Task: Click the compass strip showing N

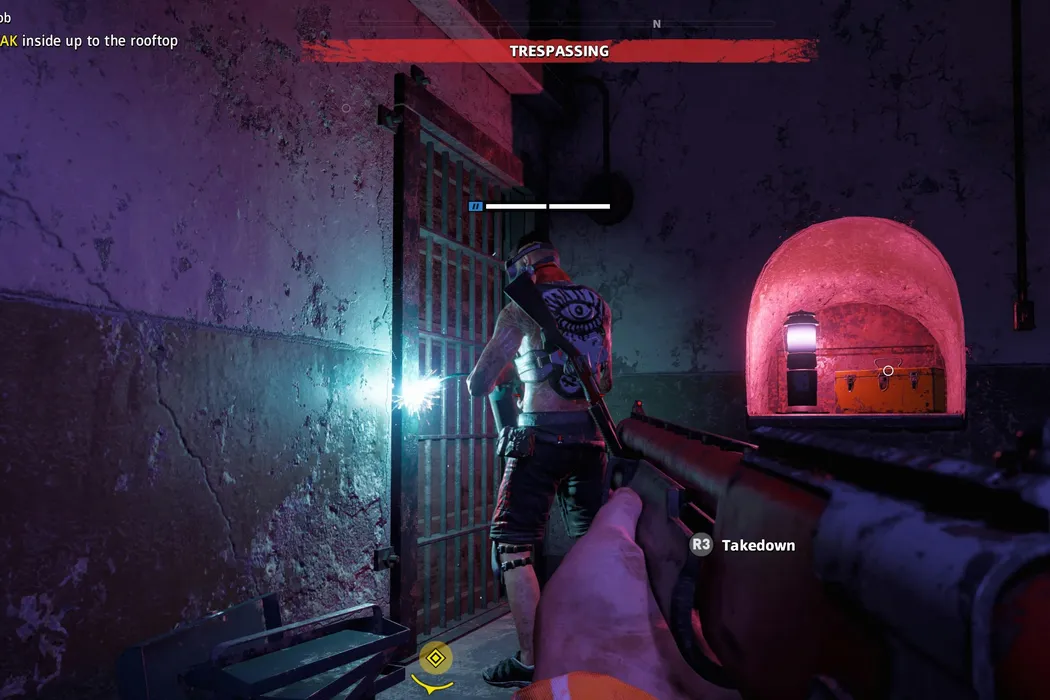Action: [x=656, y=24]
